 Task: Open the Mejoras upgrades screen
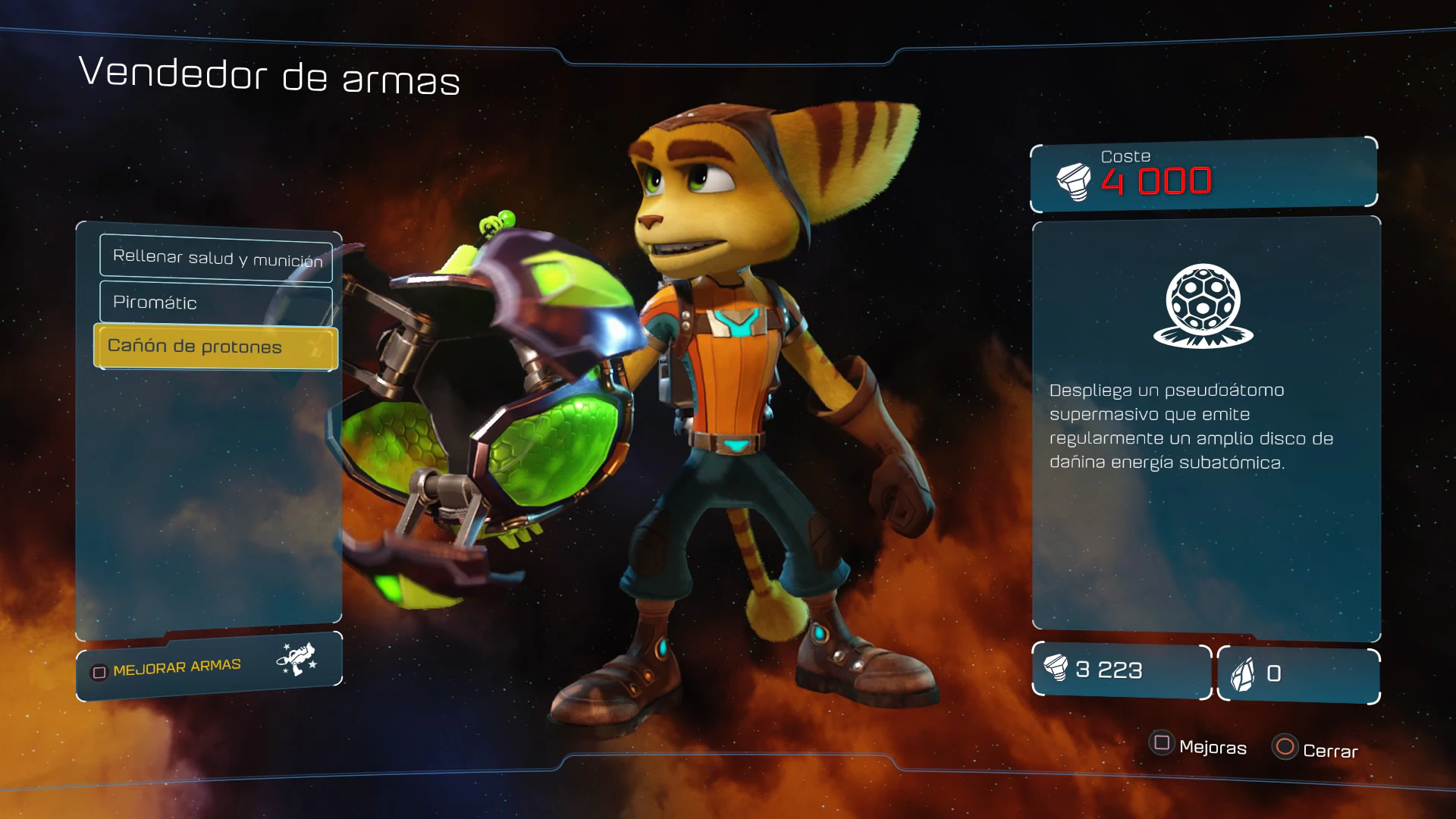pos(1198,746)
